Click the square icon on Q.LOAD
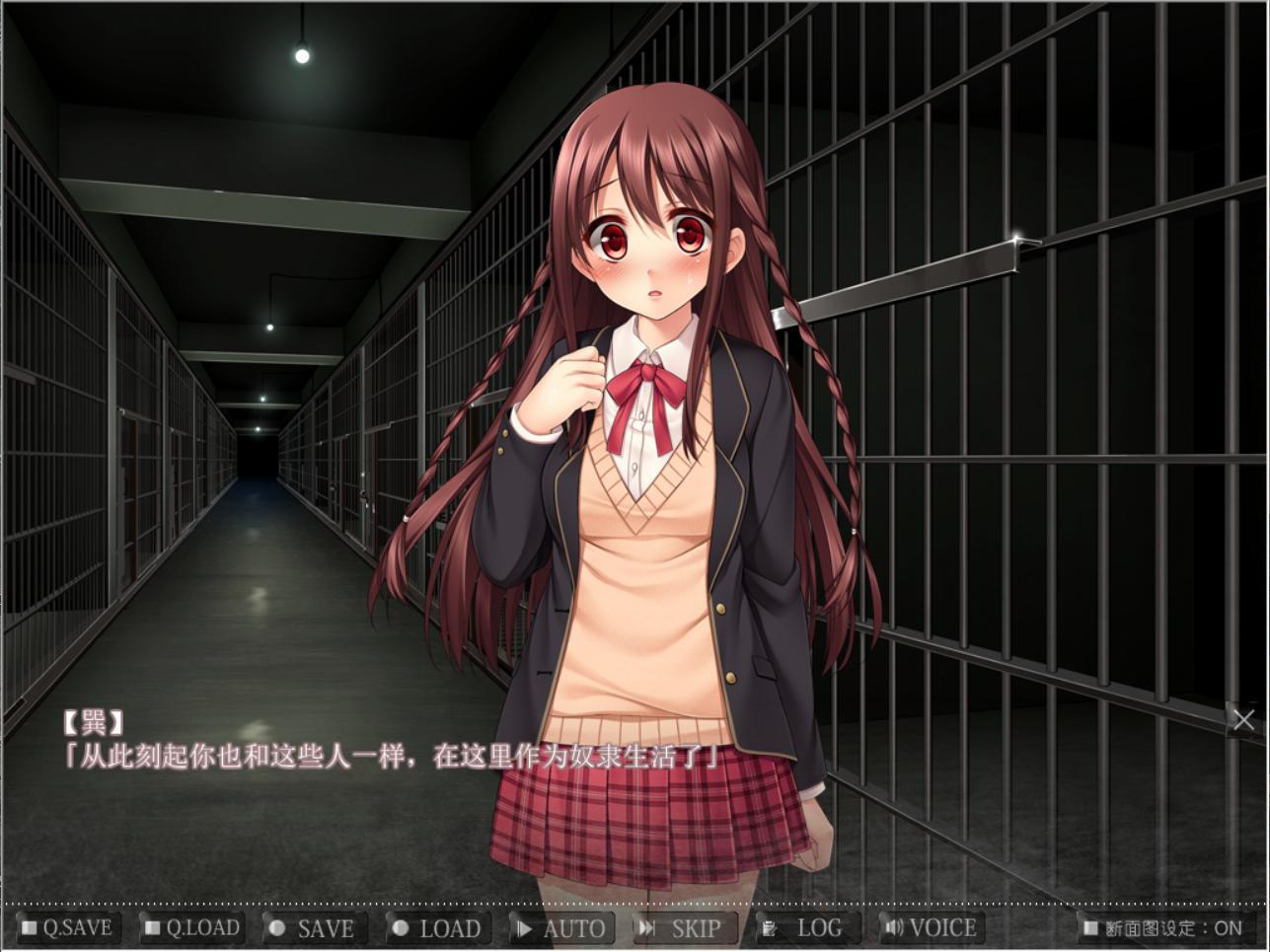Image resolution: width=1270 pixels, height=952 pixels. (151, 927)
